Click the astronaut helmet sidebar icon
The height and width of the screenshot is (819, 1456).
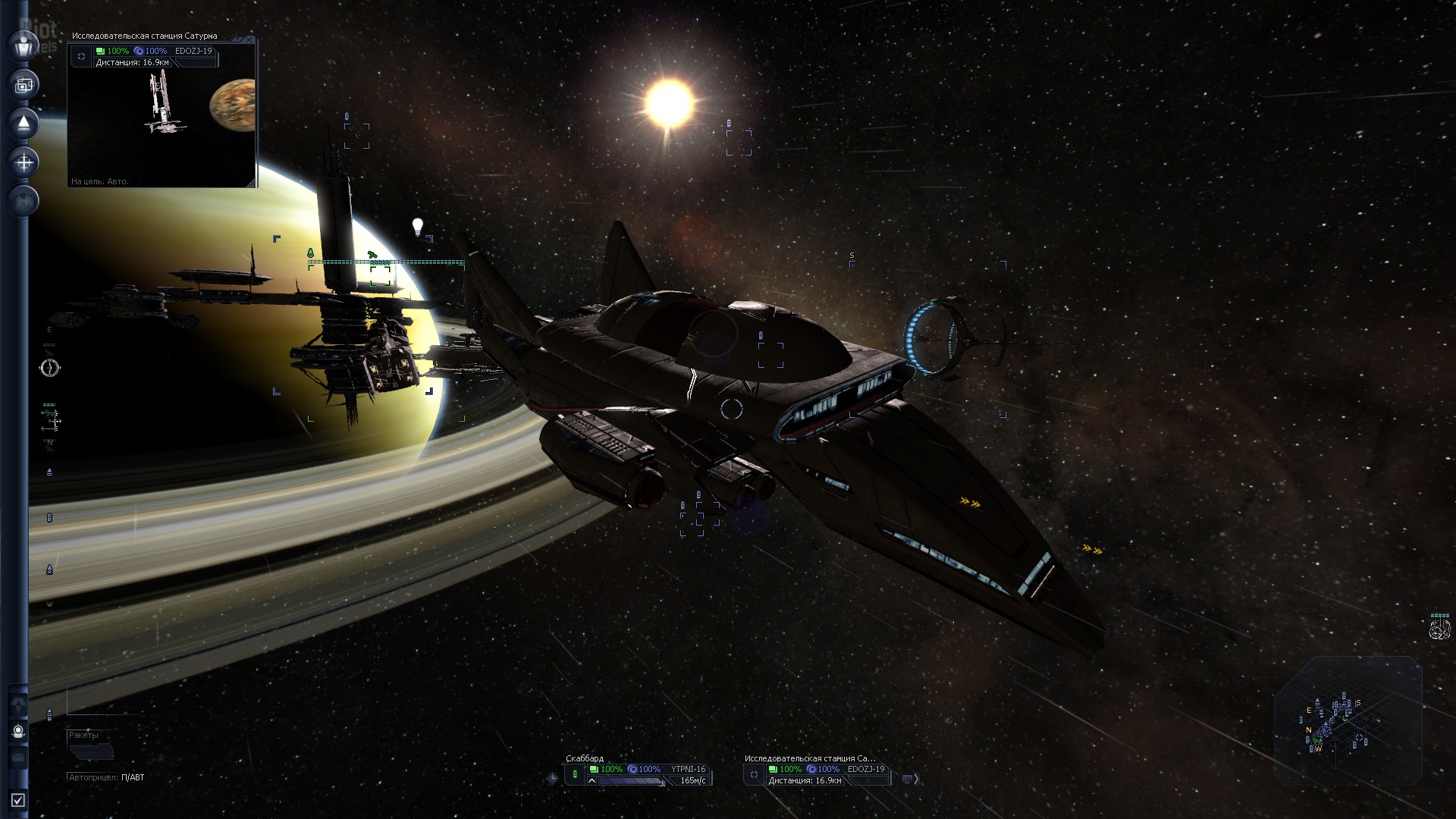pos(19,731)
